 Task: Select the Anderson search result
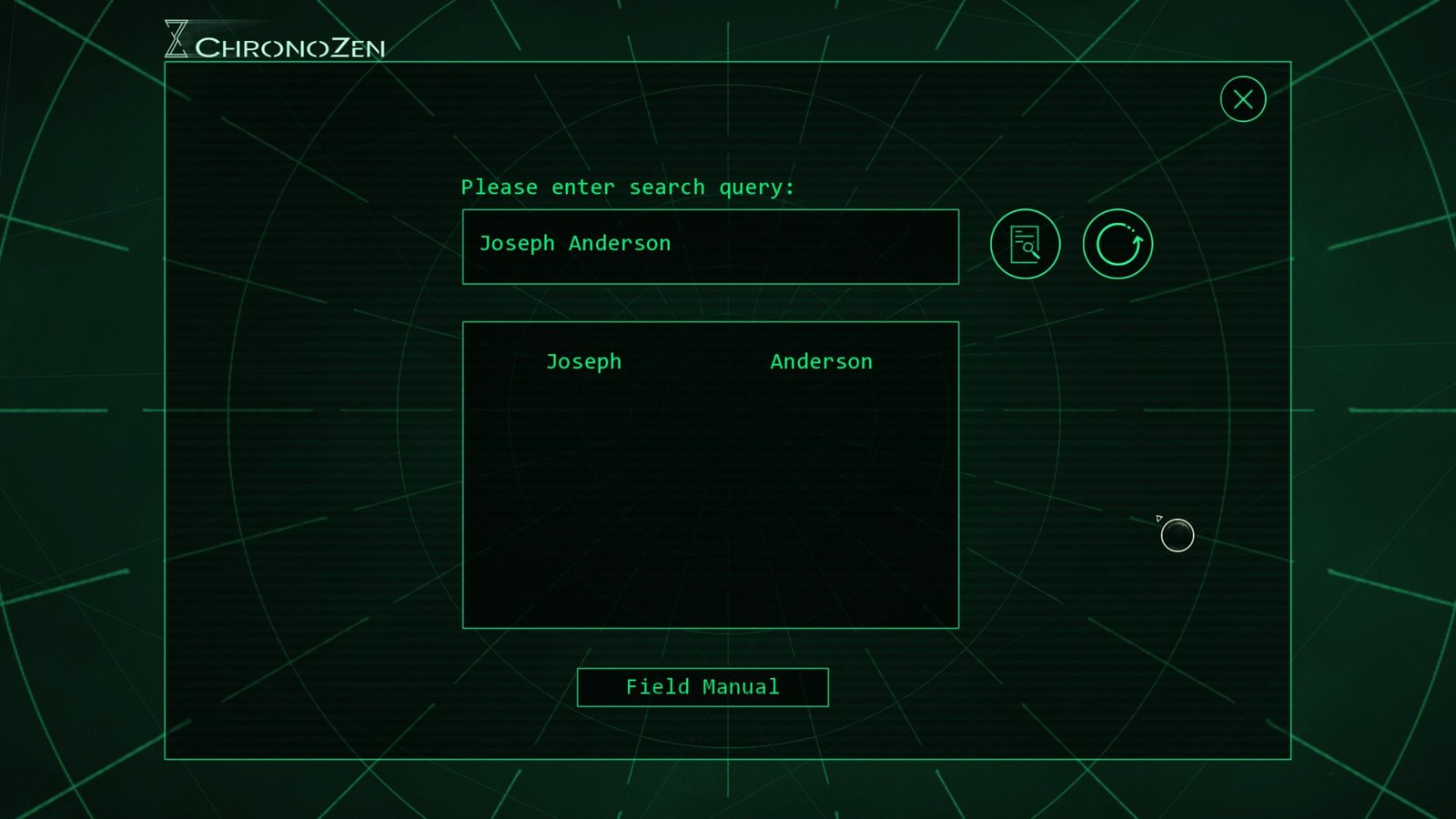coord(821,361)
